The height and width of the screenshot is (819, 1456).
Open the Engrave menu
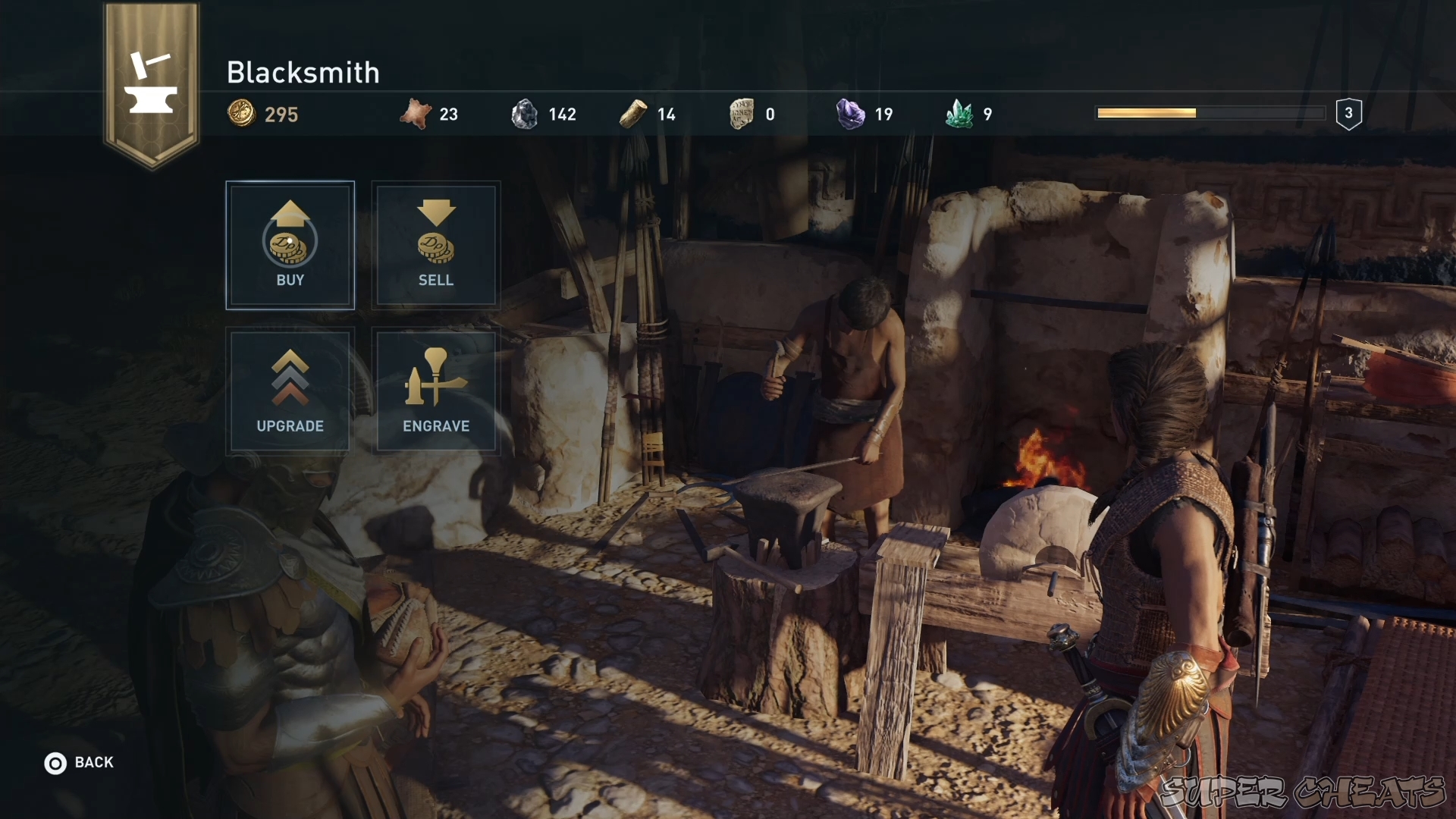(x=435, y=391)
